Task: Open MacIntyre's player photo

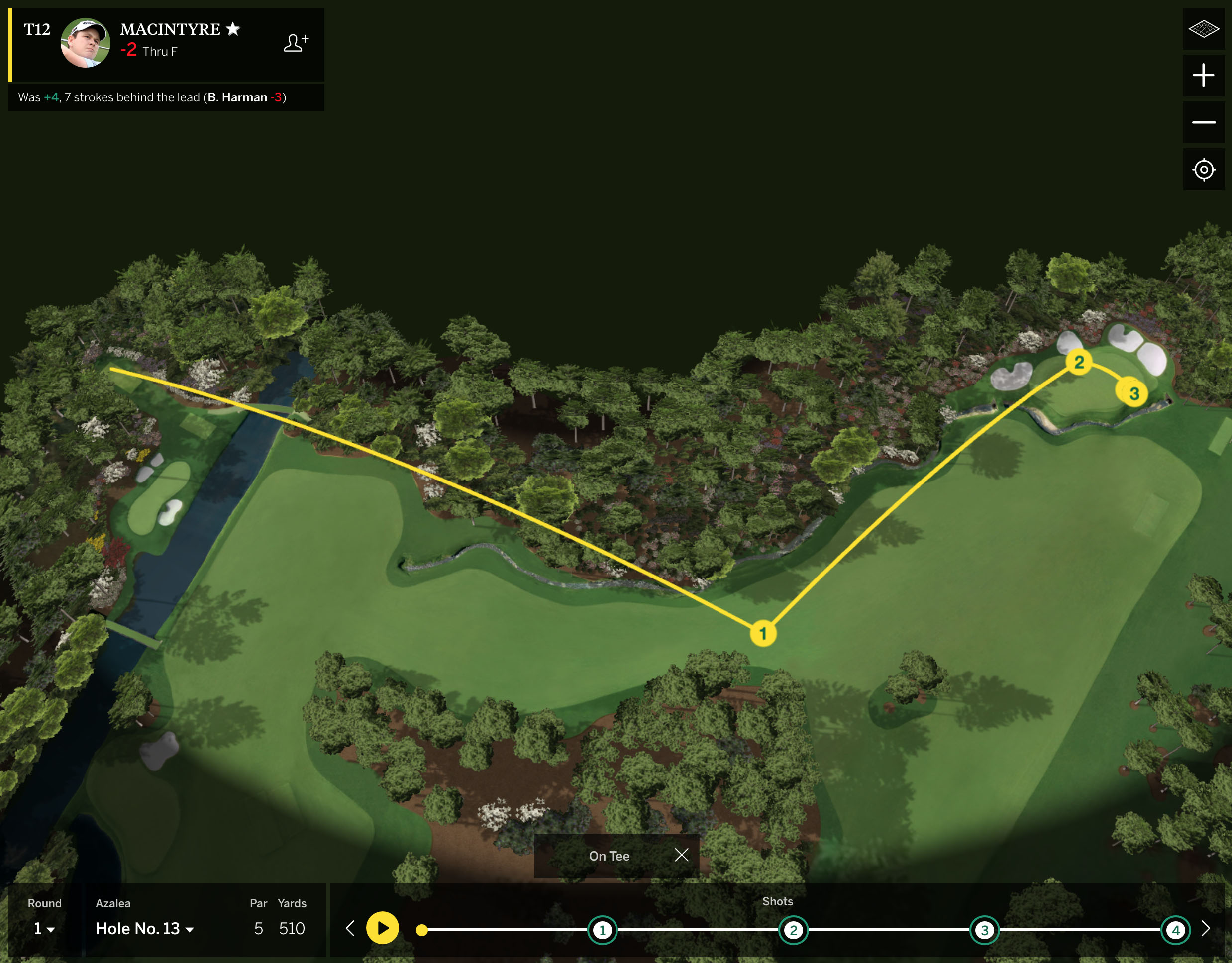Action: [x=85, y=43]
